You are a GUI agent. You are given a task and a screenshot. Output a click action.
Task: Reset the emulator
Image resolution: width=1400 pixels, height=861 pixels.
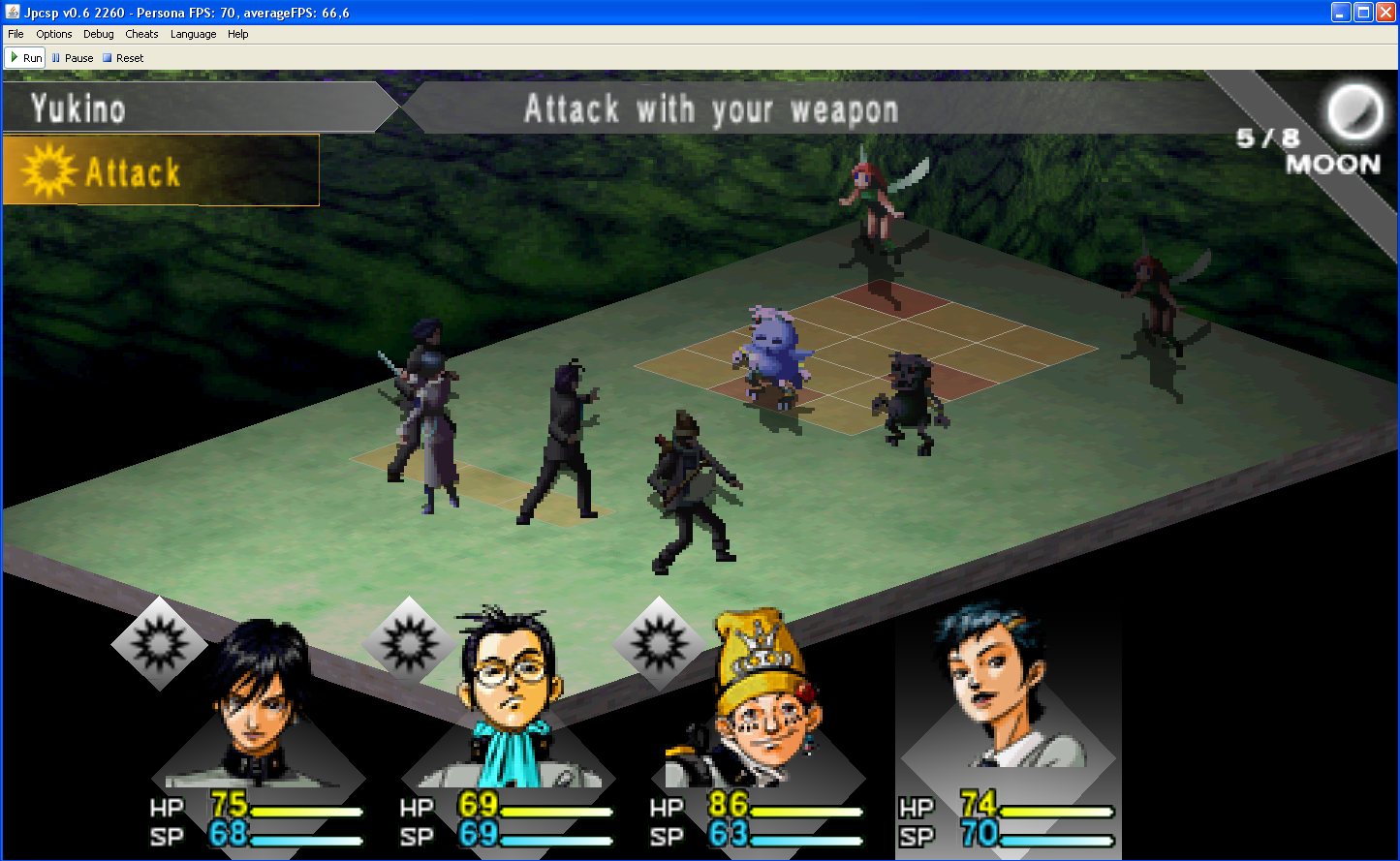(x=123, y=58)
